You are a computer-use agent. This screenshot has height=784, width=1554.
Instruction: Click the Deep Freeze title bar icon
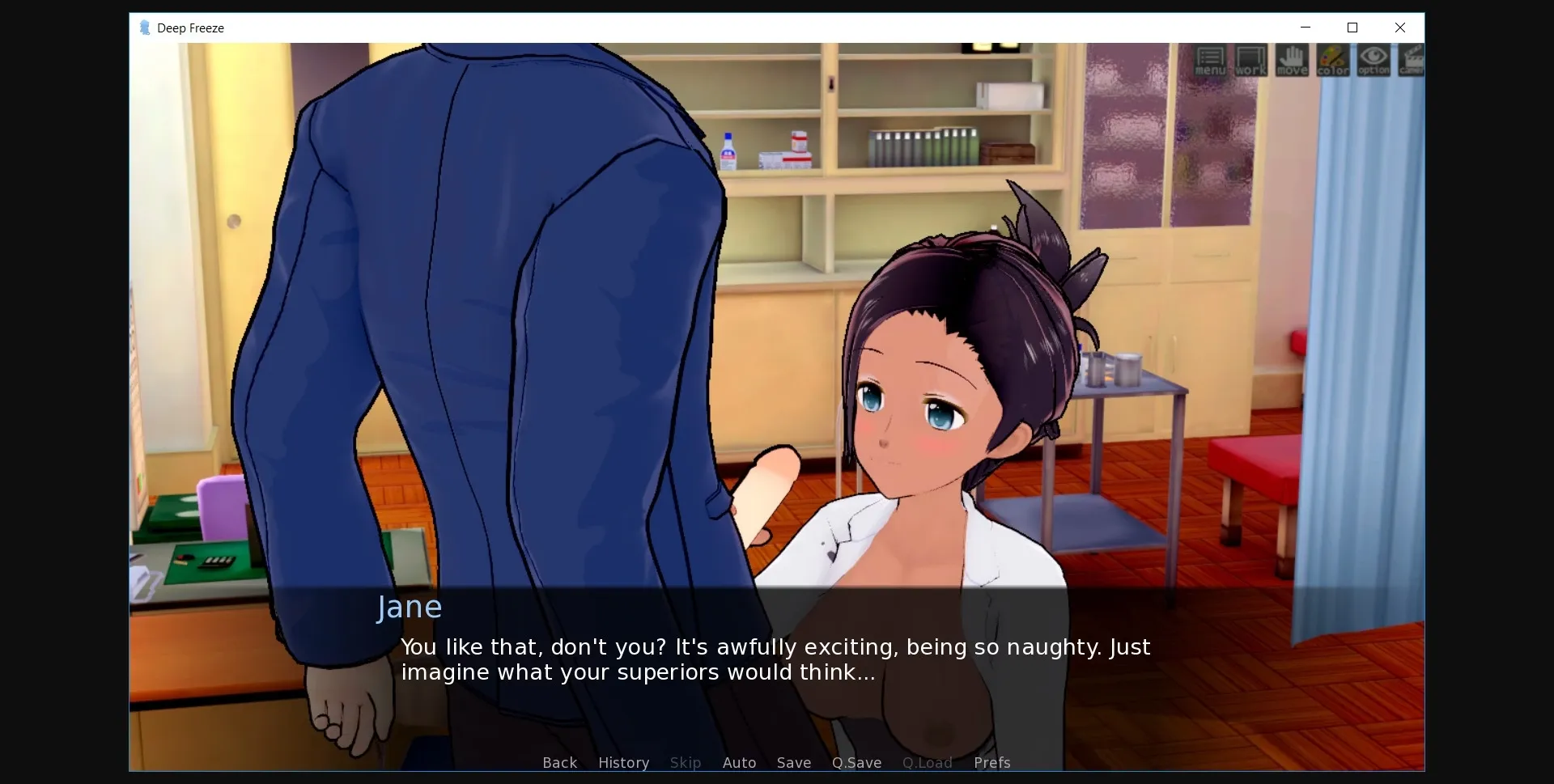[145, 28]
